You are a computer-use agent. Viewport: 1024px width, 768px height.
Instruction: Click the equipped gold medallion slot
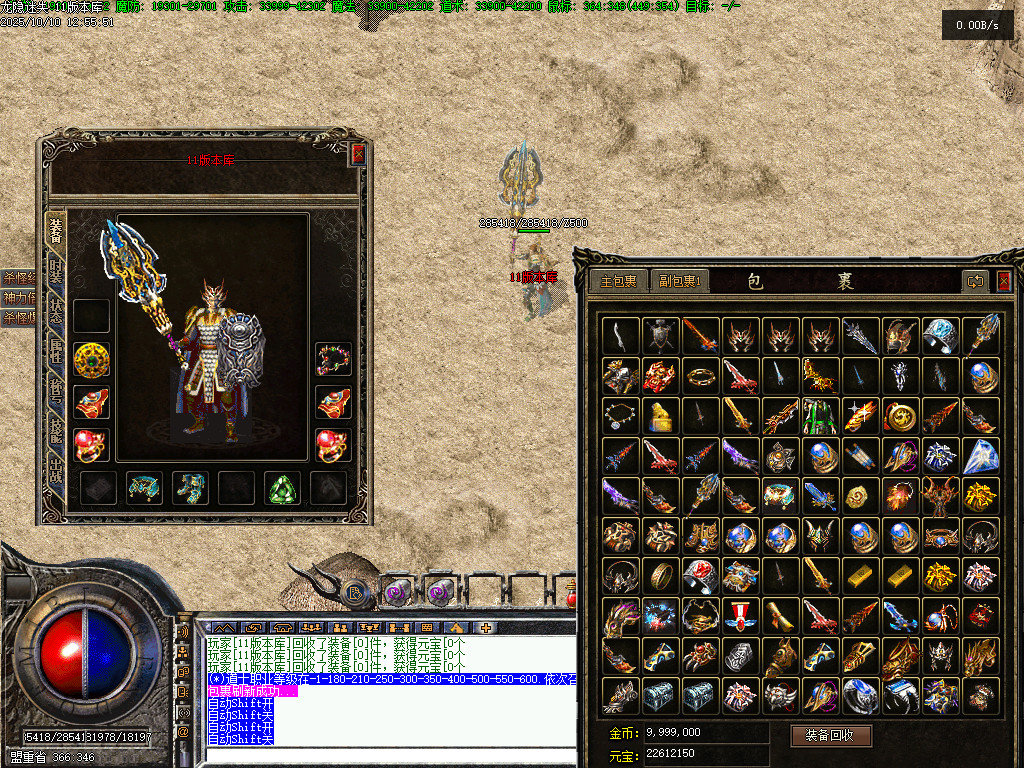(91, 360)
